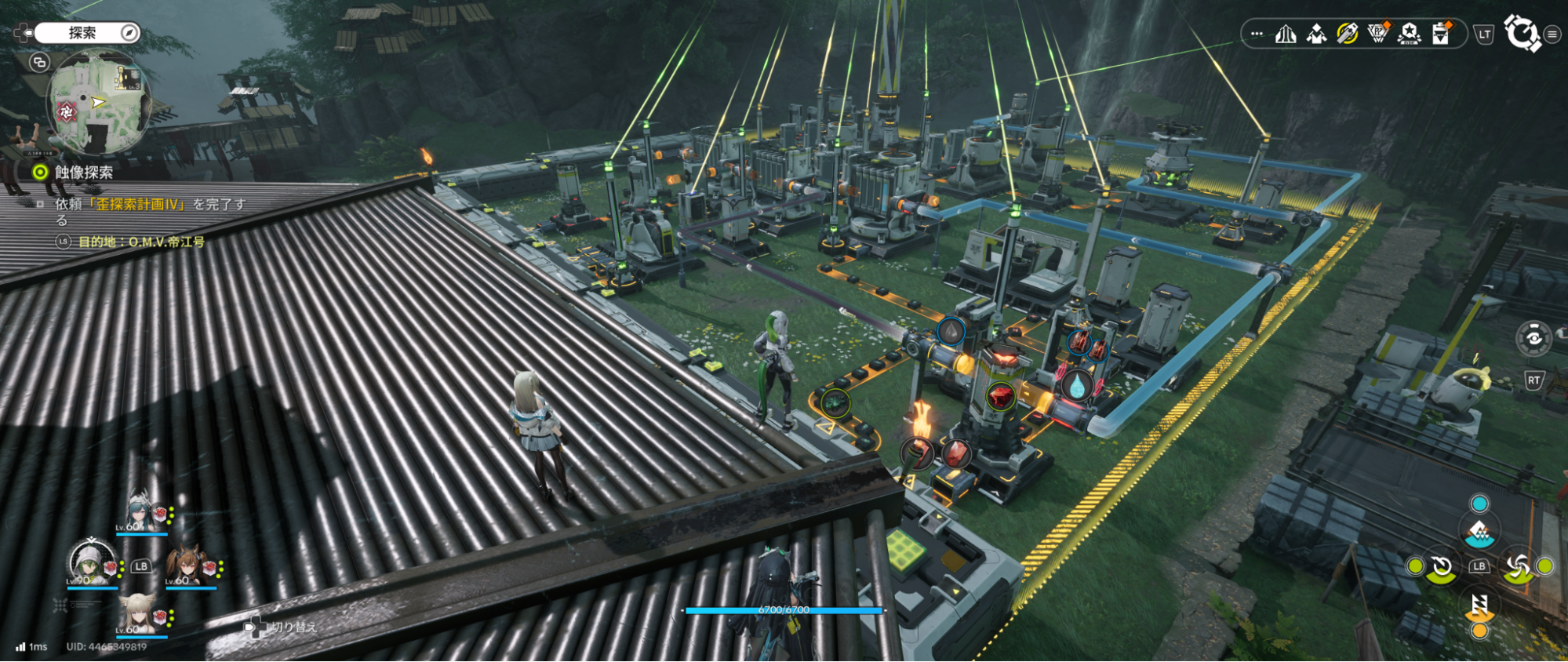Open the inverted triangle badge icon
The width and height of the screenshot is (1568, 662).
click(1377, 34)
